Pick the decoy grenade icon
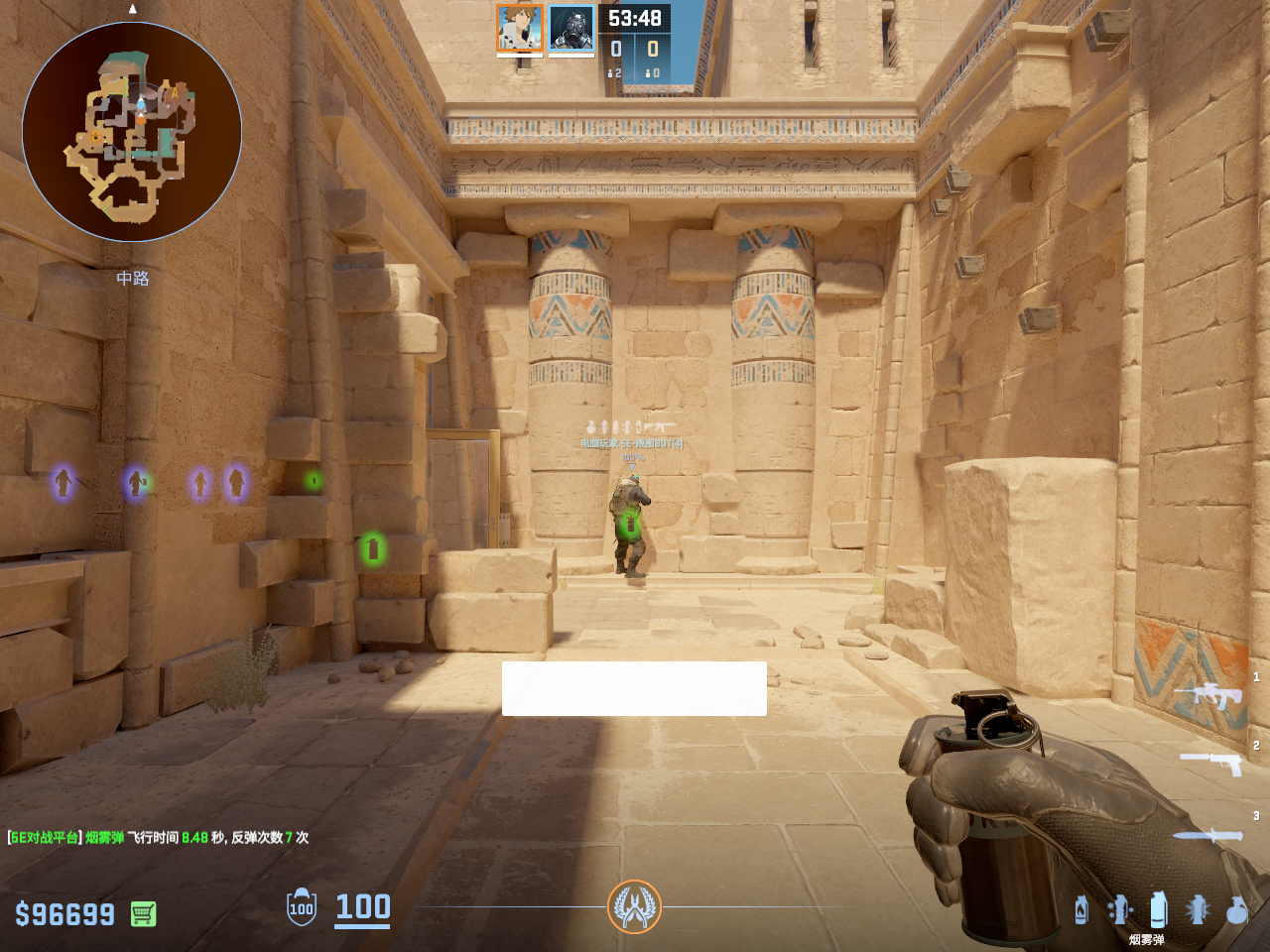The height and width of the screenshot is (952, 1270). click(1119, 909)
